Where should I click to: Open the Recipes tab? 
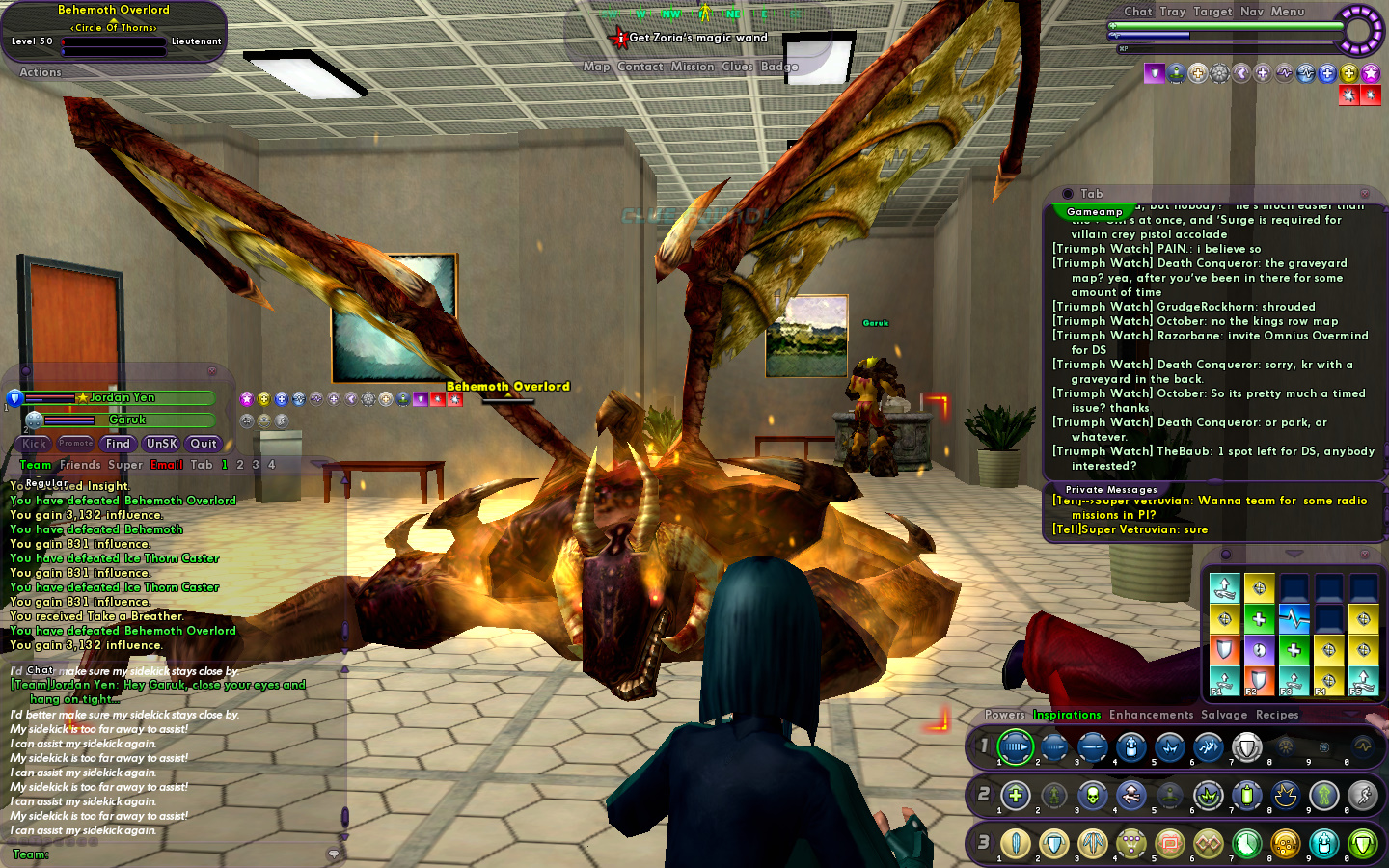[x=1277, y=715]
